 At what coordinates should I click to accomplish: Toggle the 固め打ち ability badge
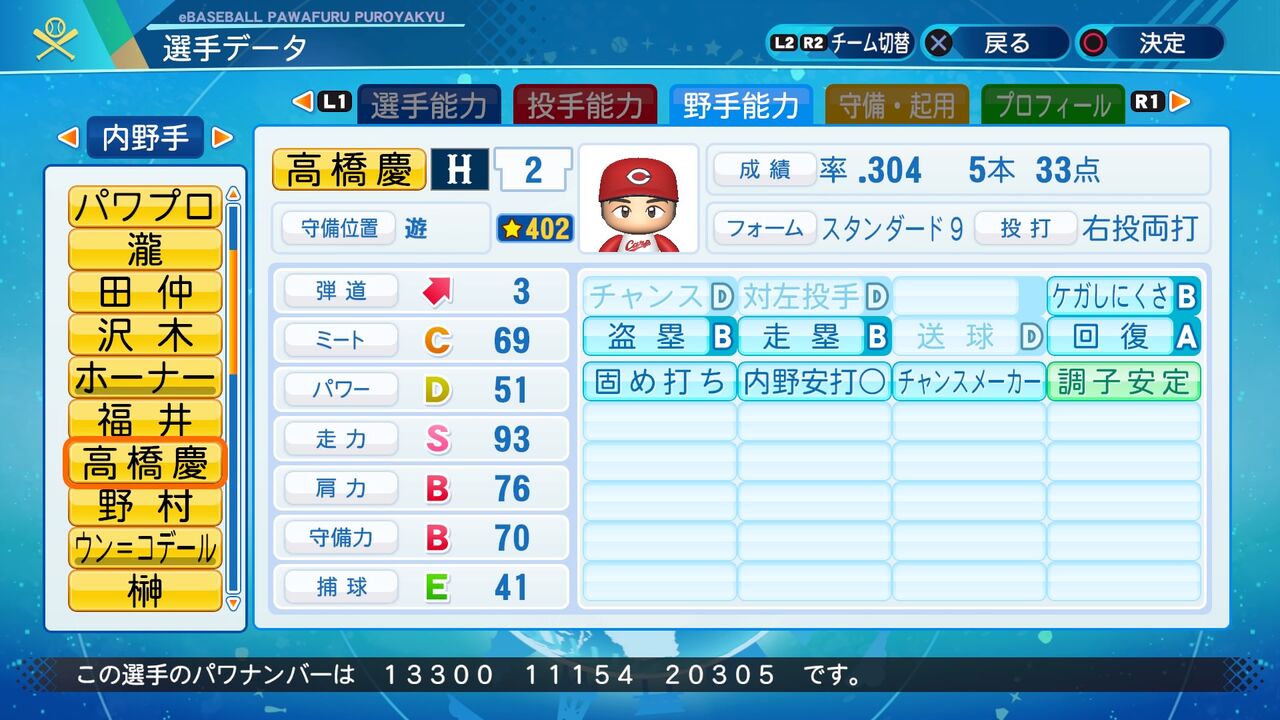[658, 383]
